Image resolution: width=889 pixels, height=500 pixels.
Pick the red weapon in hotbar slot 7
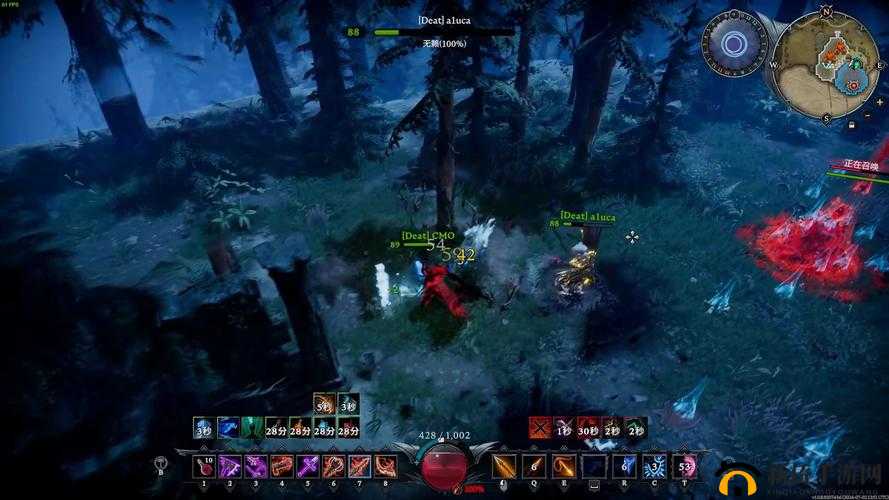pyautogui.click(x=360, y=466)
